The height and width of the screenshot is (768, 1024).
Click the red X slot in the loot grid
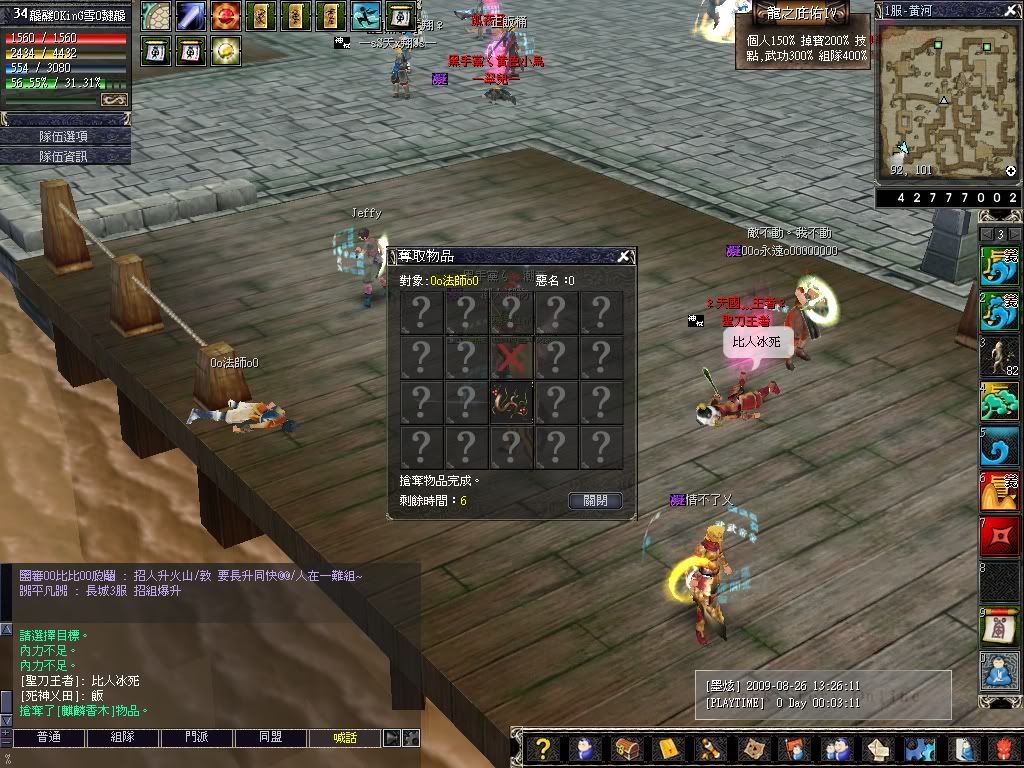point(511,357)
